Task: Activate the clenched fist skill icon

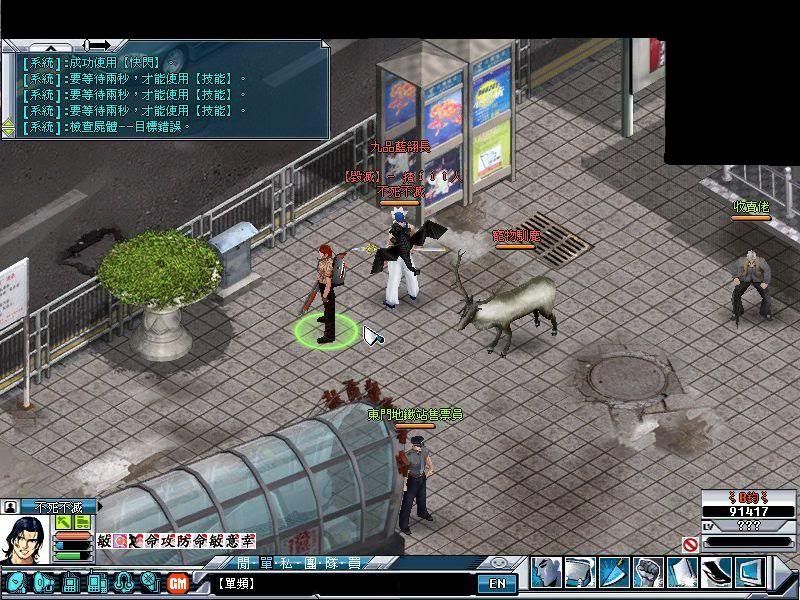Action: [648, 572]
